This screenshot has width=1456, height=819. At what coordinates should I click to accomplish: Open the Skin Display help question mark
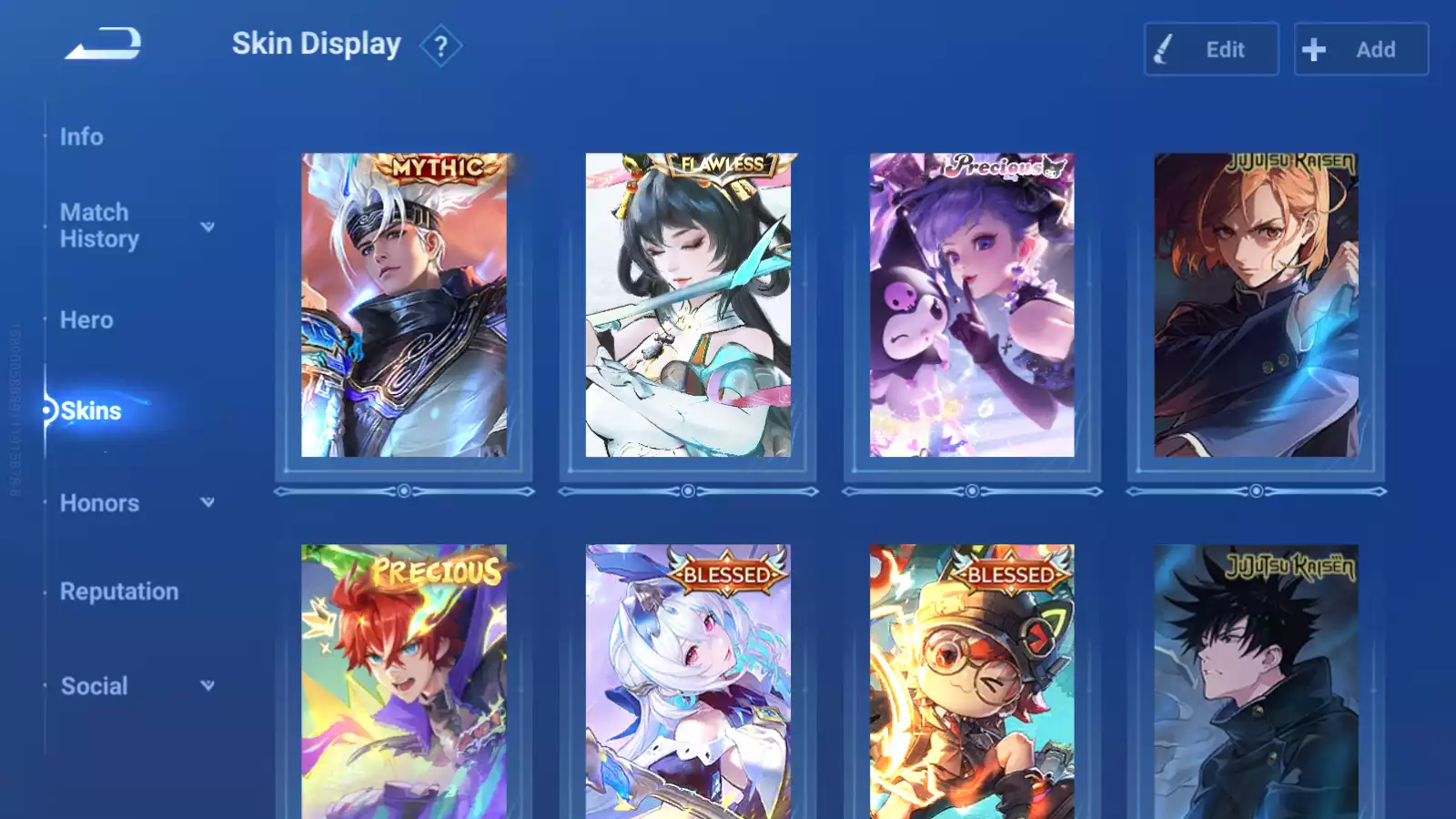click(440, 46)
